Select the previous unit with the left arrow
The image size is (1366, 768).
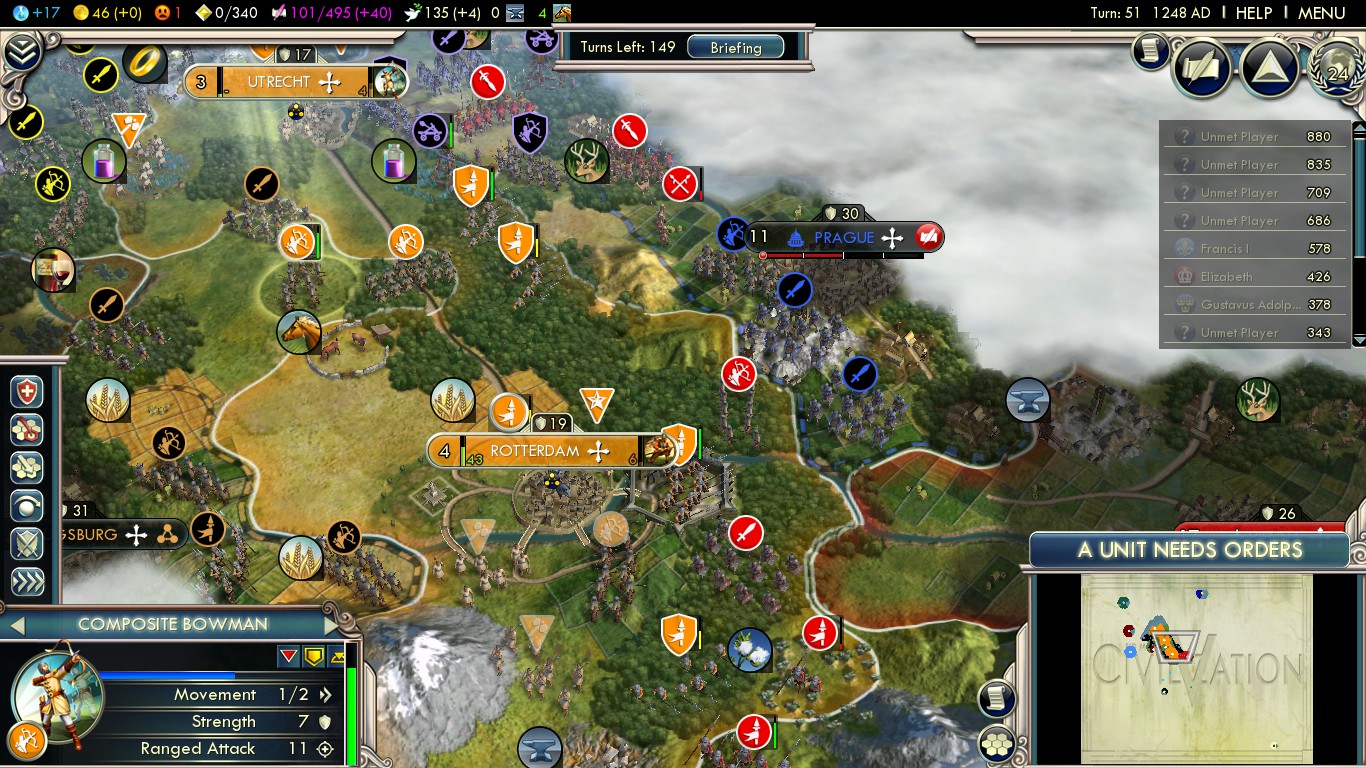point(16,625)
